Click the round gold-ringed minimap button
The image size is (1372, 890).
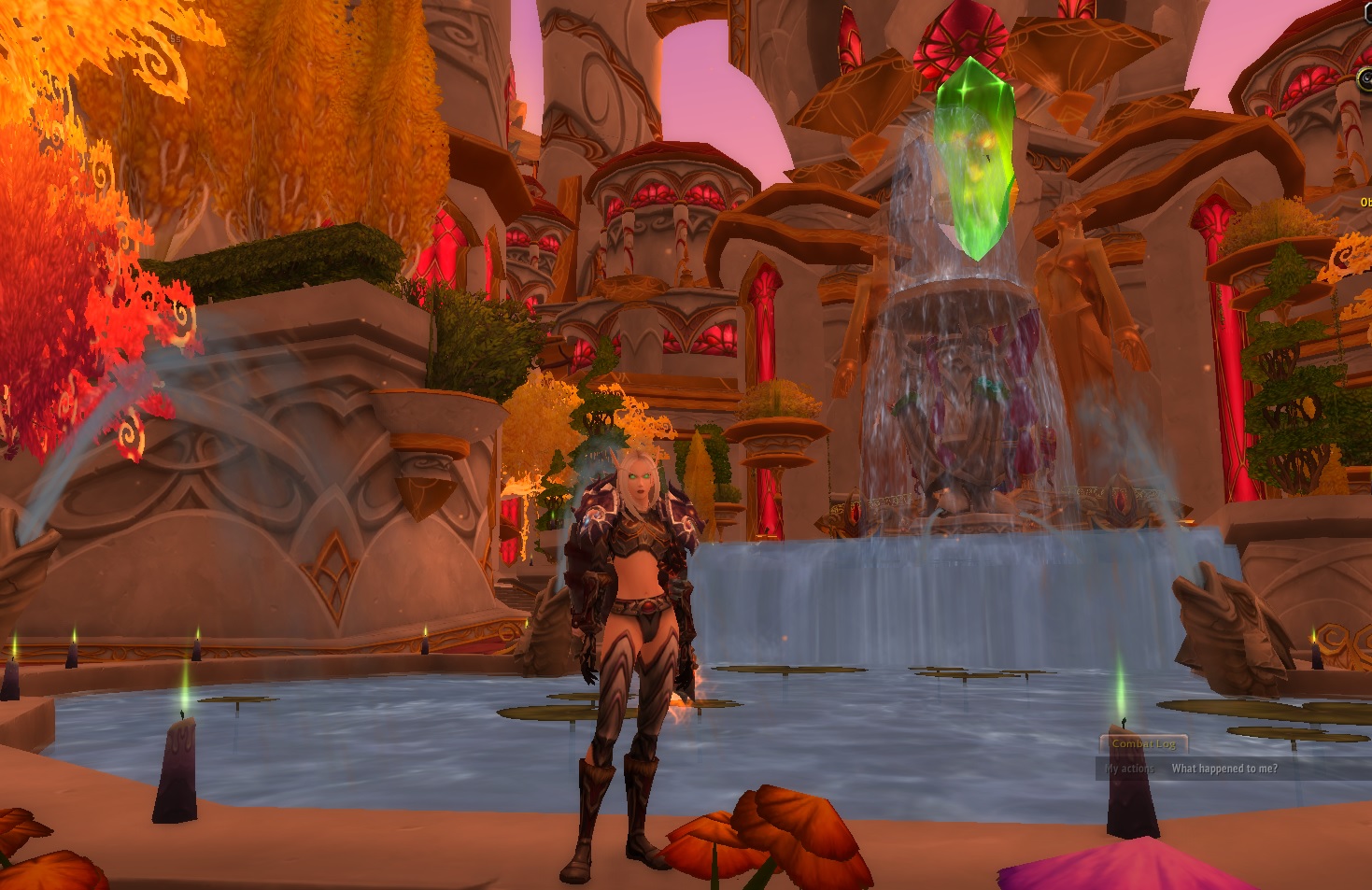(1365, 80)
